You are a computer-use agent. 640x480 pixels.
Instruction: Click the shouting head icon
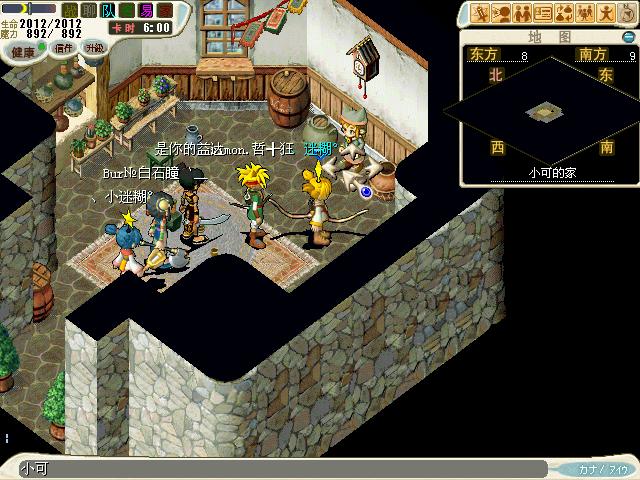click(503, 14)
